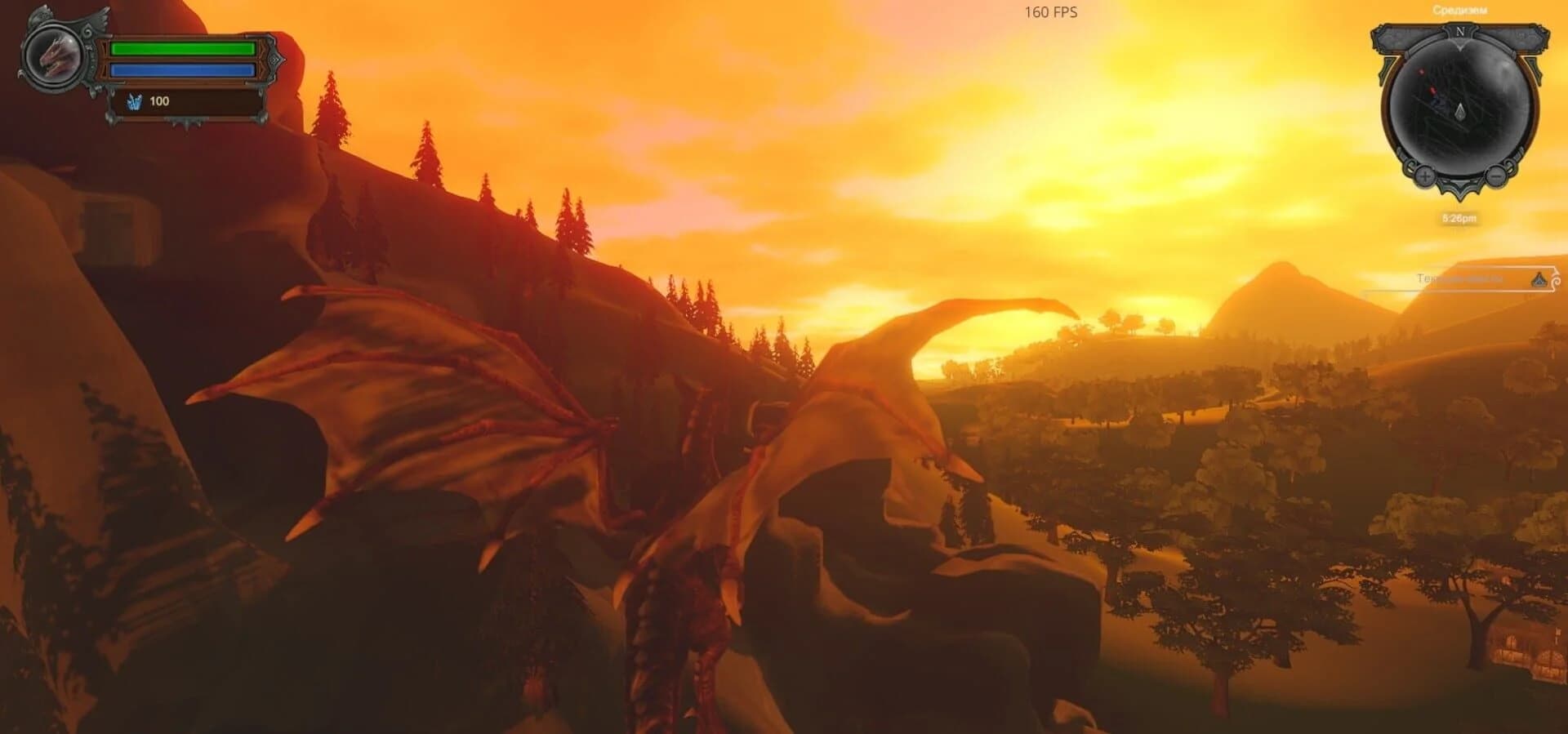This screenshot has width=1568, height=734.
Task: Click the blue crystal currency icon
Action: [135, 103]
